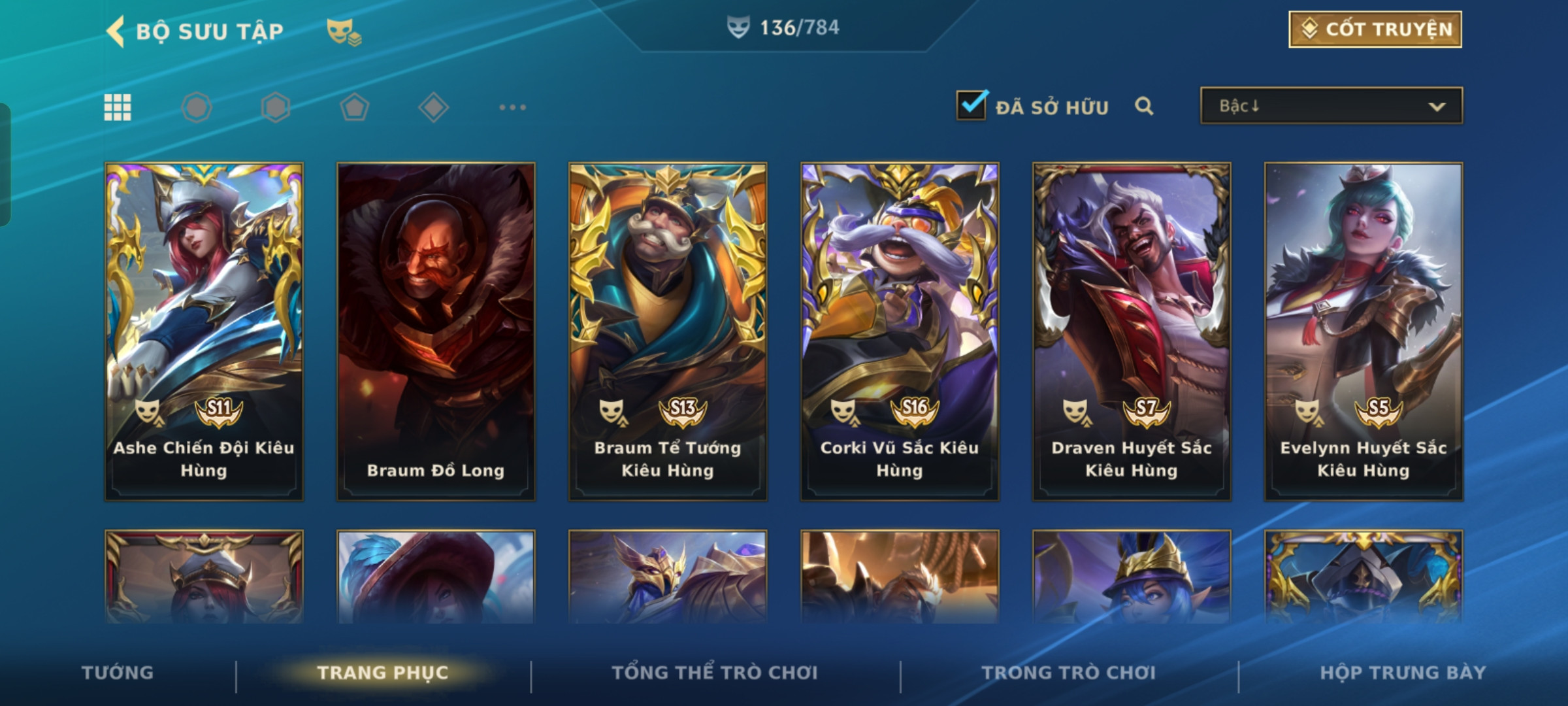Show more filters via three dots
The height and width of the screenshot is (706, 1568).
512,107
